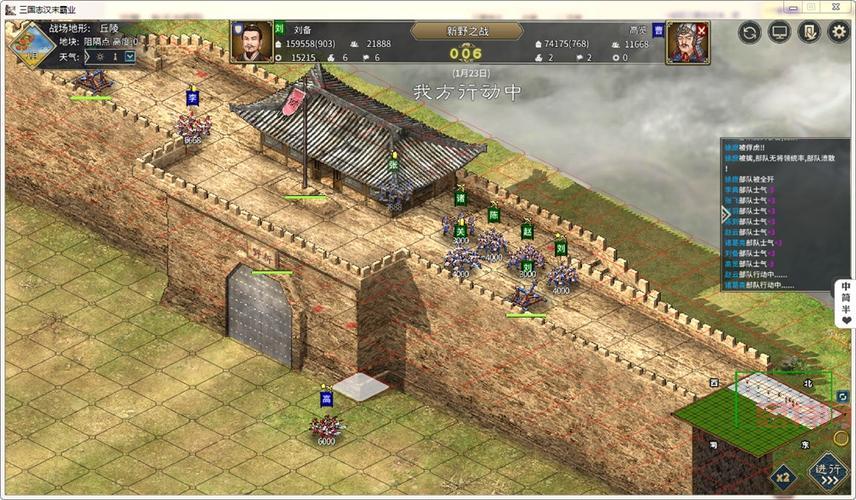The image size is (856, 500).
Task: Click the terrain tile emblem icon
Action: click(x=25, y=43)
